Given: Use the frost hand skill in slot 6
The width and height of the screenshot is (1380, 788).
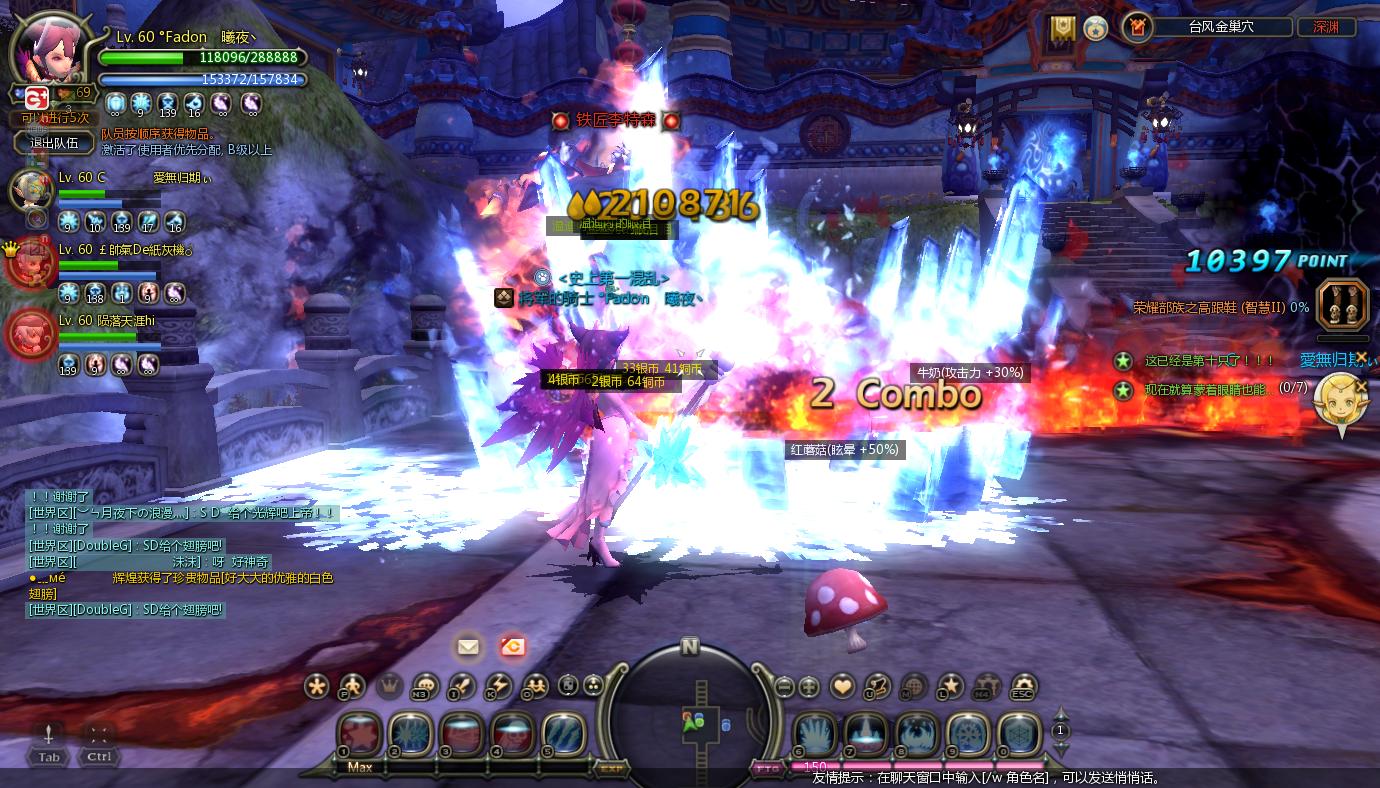Looking at the screenshot, I should pos(815,735).
